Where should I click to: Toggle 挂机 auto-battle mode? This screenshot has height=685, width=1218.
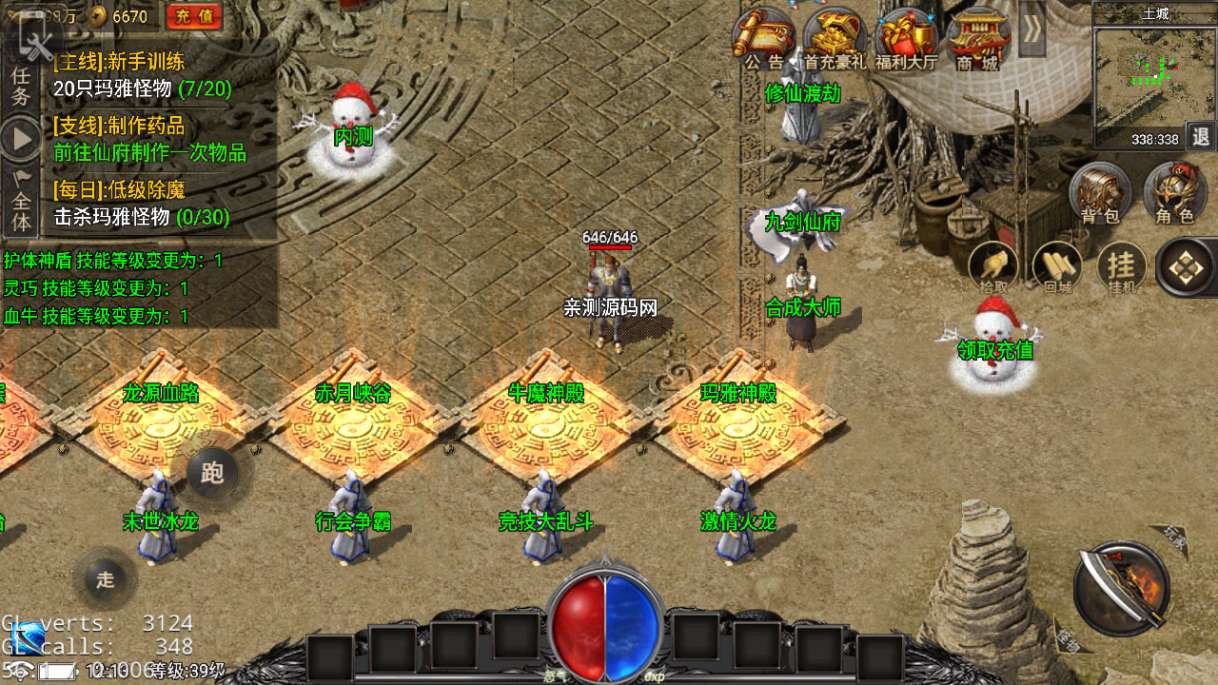coord(1121,267)
